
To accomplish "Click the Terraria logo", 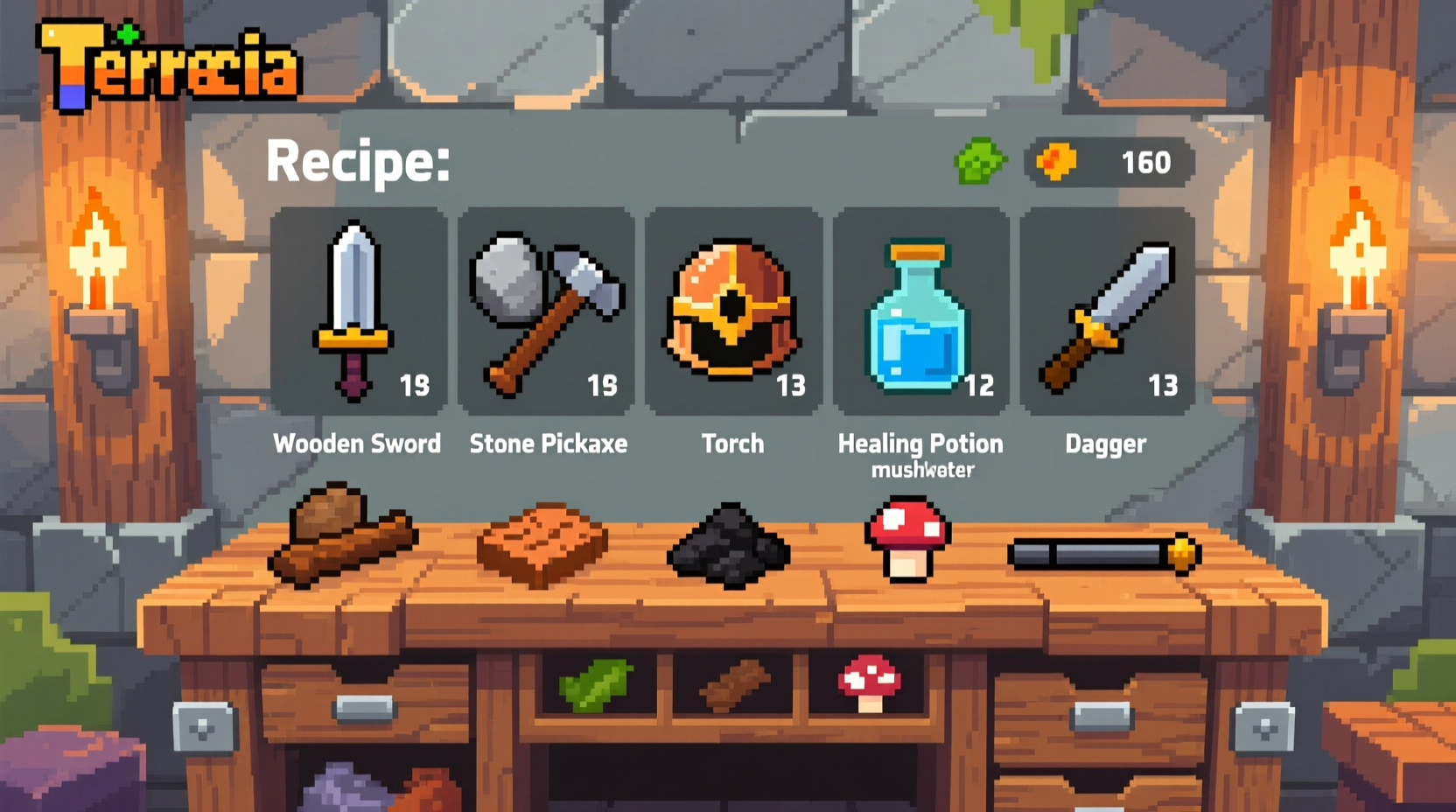I will point(166,61).
